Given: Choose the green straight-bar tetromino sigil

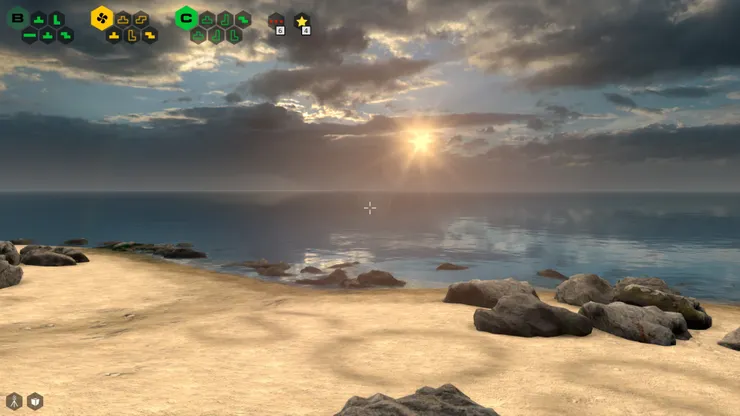Looking at the screenshot, I should click(x=30, y=36).
